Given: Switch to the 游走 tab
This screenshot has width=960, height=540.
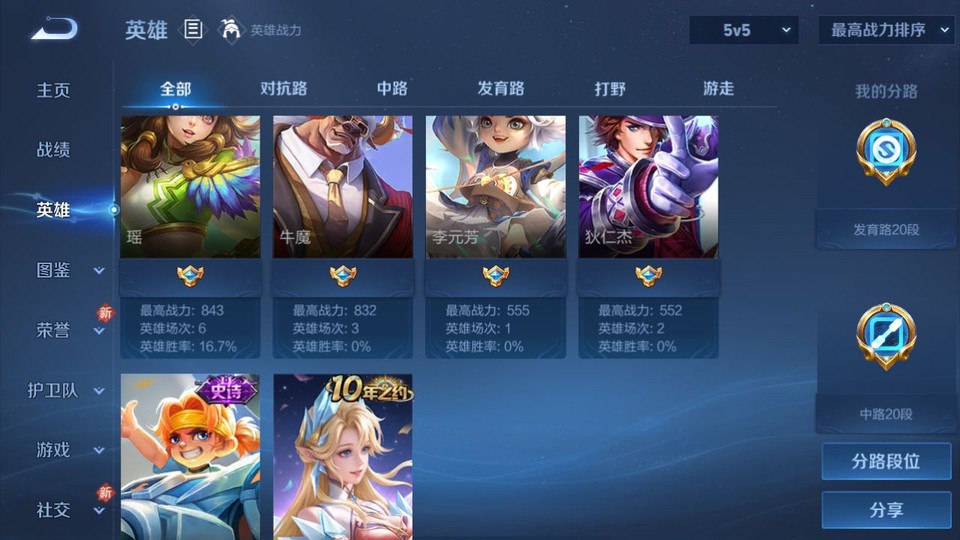Looking at the screenshot, I should coord(718,89).
